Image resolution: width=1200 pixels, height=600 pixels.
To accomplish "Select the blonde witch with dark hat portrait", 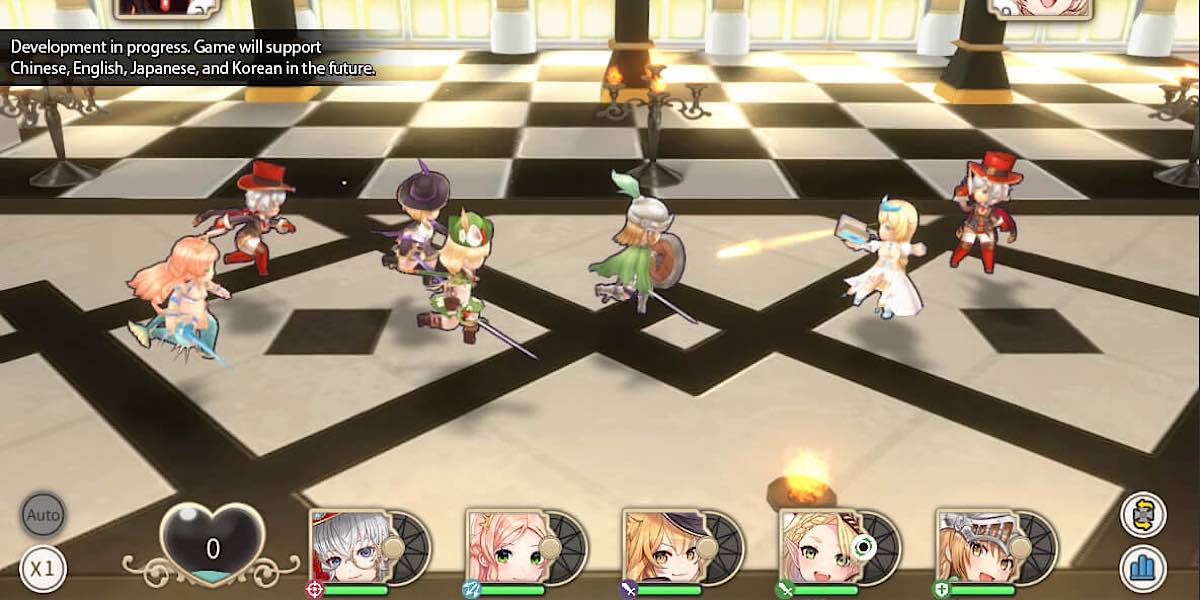I will click(663, 548).
